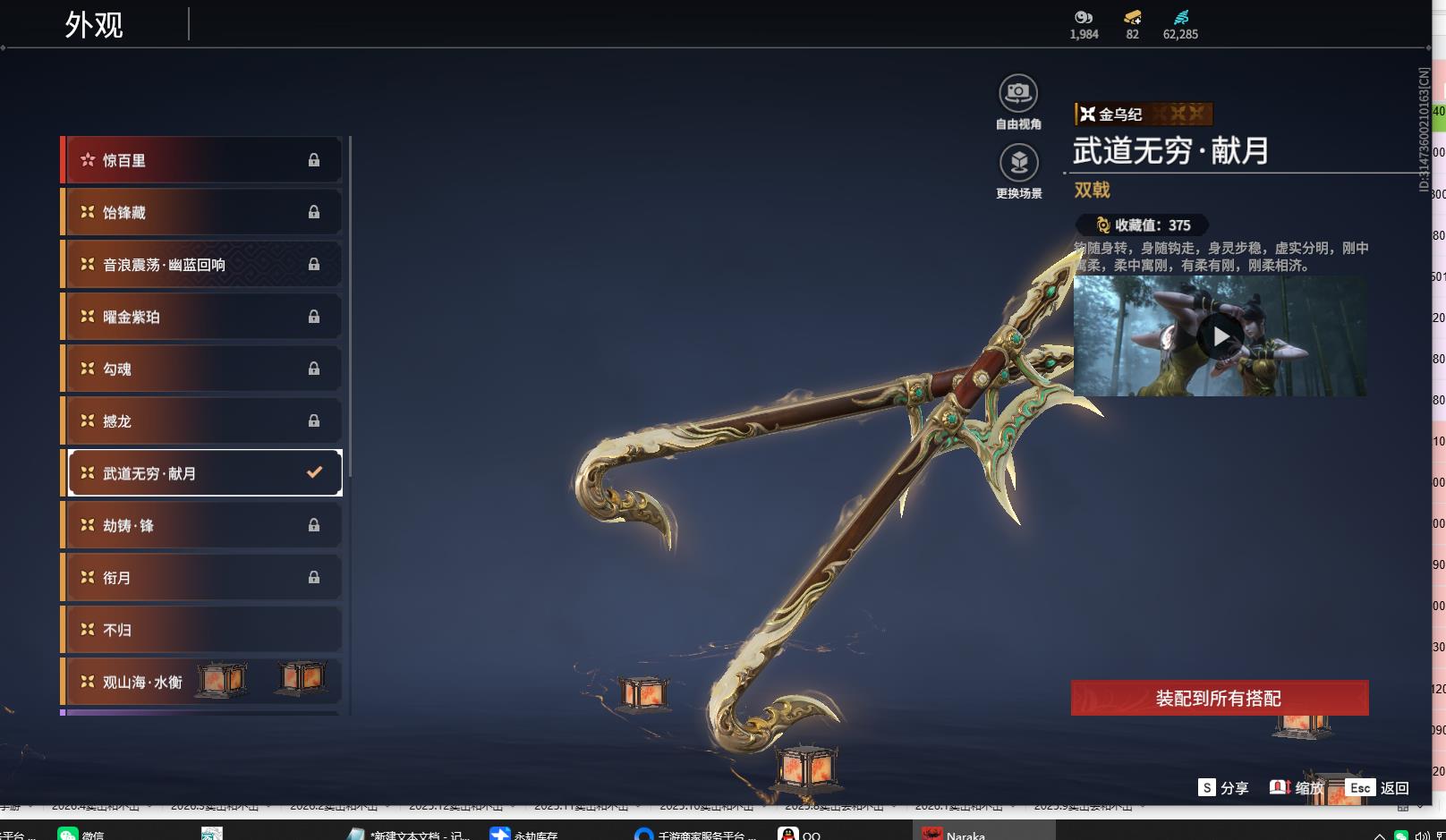Screen dimensions: 1446x840
Task: Choose the 不归 skin entry
Action: 203,630
